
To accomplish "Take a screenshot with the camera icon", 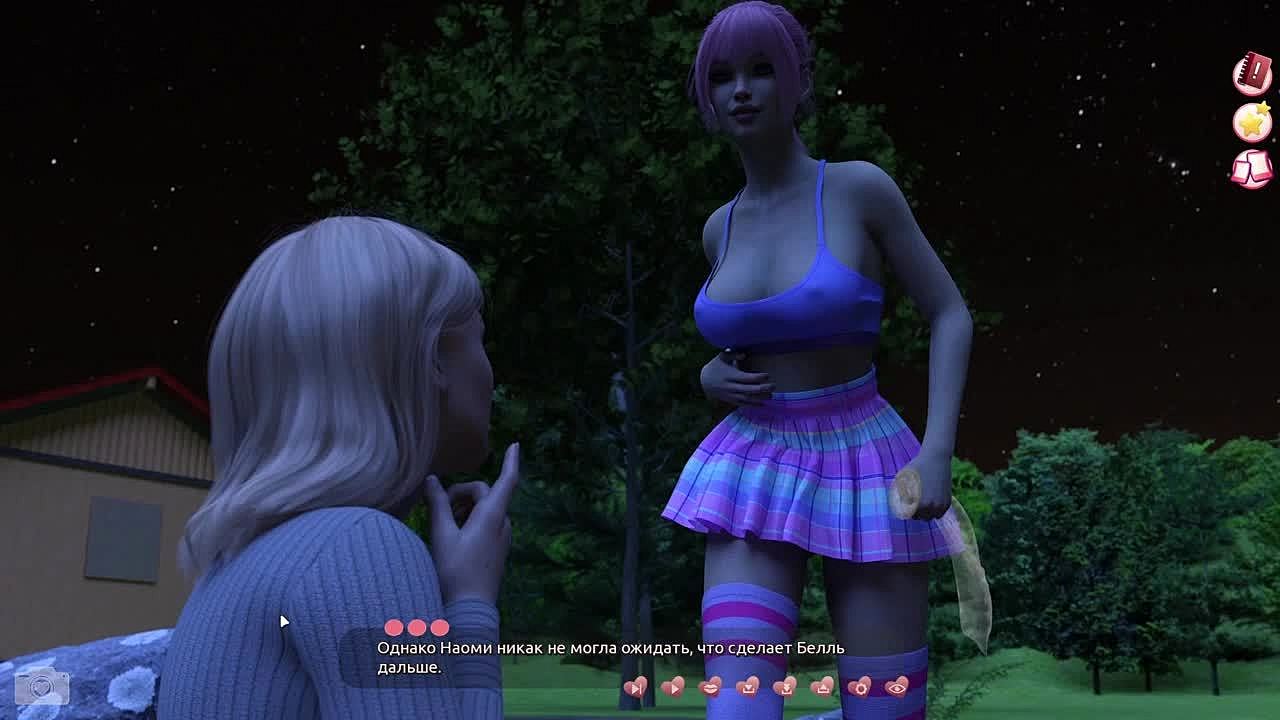I will (x=42, y=687).
